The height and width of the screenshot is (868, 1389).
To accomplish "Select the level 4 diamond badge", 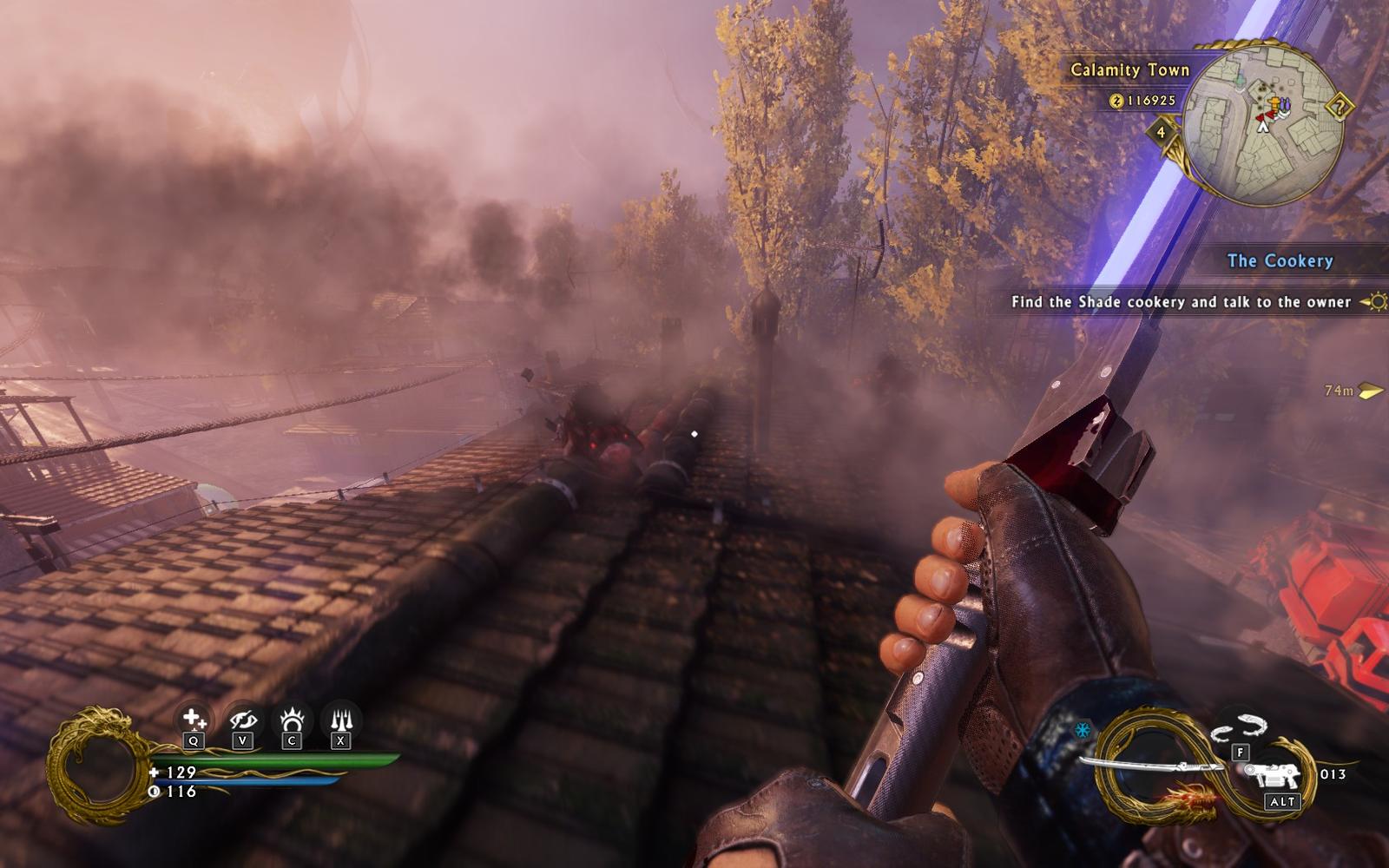I will 1162,133.
